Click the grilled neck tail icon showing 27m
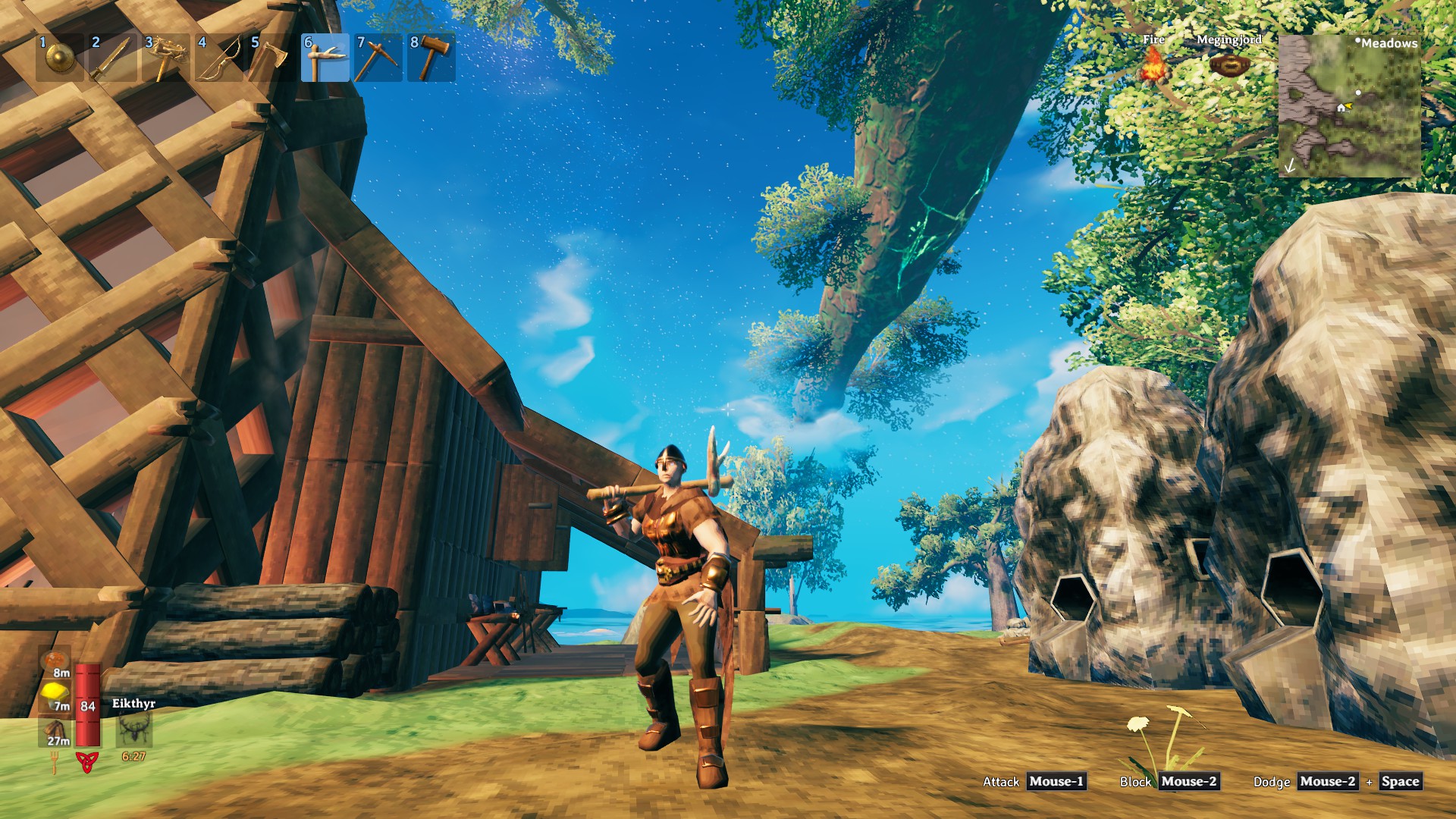This screenshot has height=819, width=1456. [x=55, y=728]
